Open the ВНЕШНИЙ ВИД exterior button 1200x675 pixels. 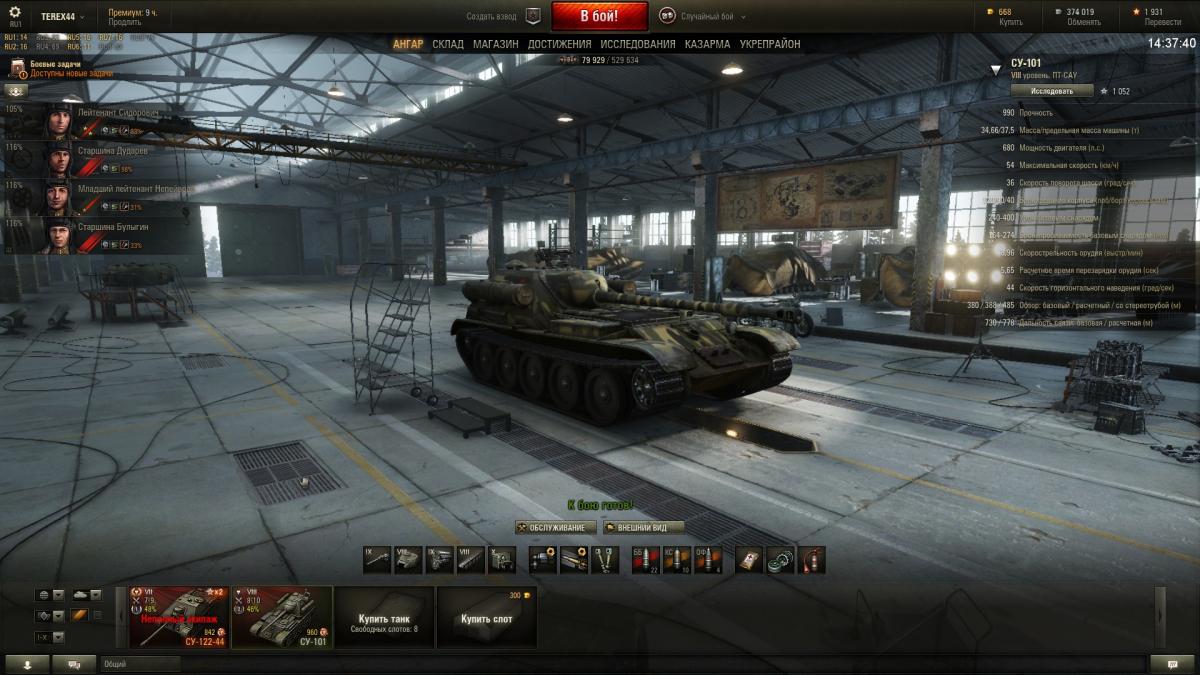(x=643, y=527)
